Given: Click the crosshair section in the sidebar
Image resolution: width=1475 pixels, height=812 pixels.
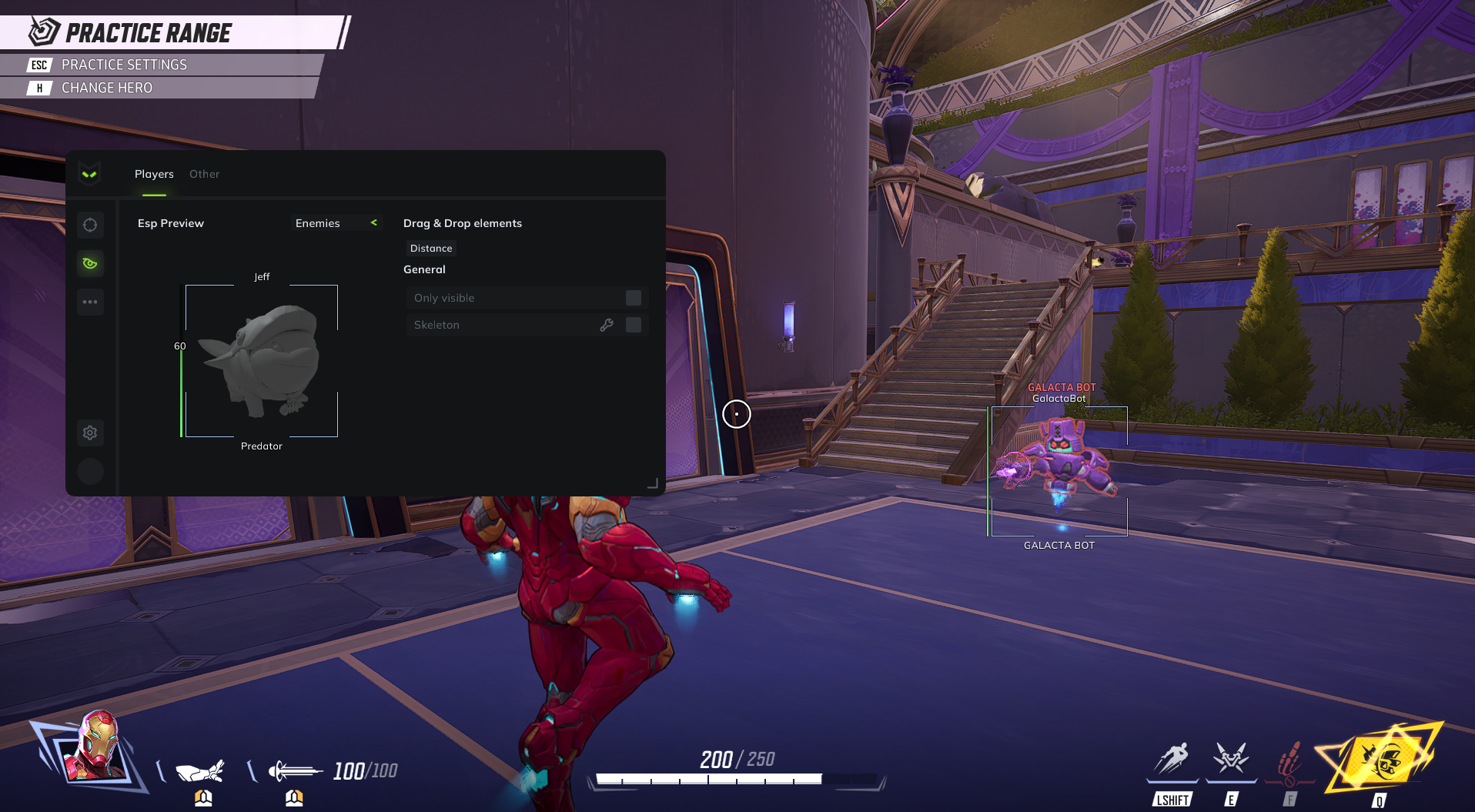Looking at the screenshot, I should click(90, 225).
